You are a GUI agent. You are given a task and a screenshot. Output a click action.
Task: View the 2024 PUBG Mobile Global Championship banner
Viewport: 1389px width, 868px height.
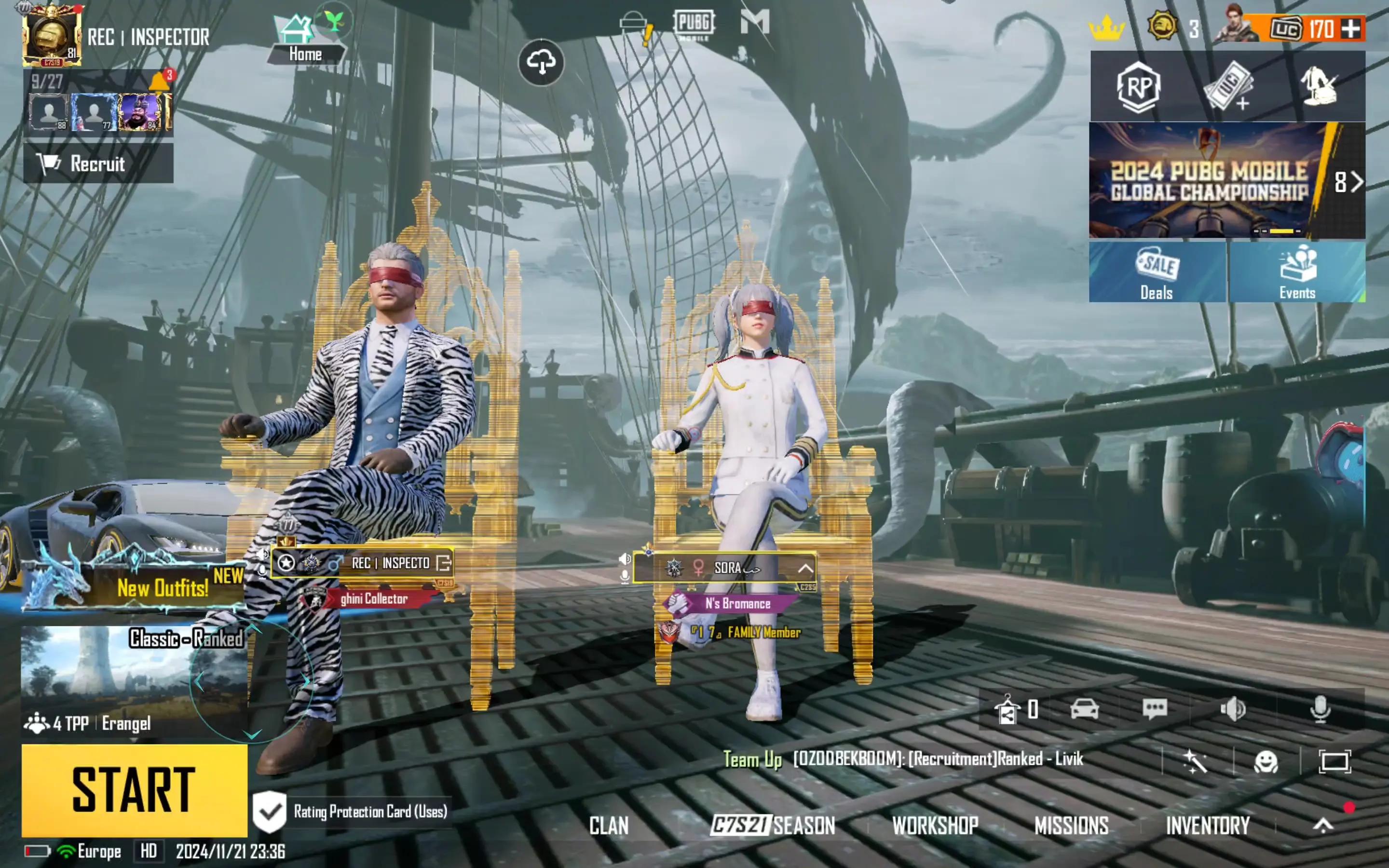pos(1208,180)
